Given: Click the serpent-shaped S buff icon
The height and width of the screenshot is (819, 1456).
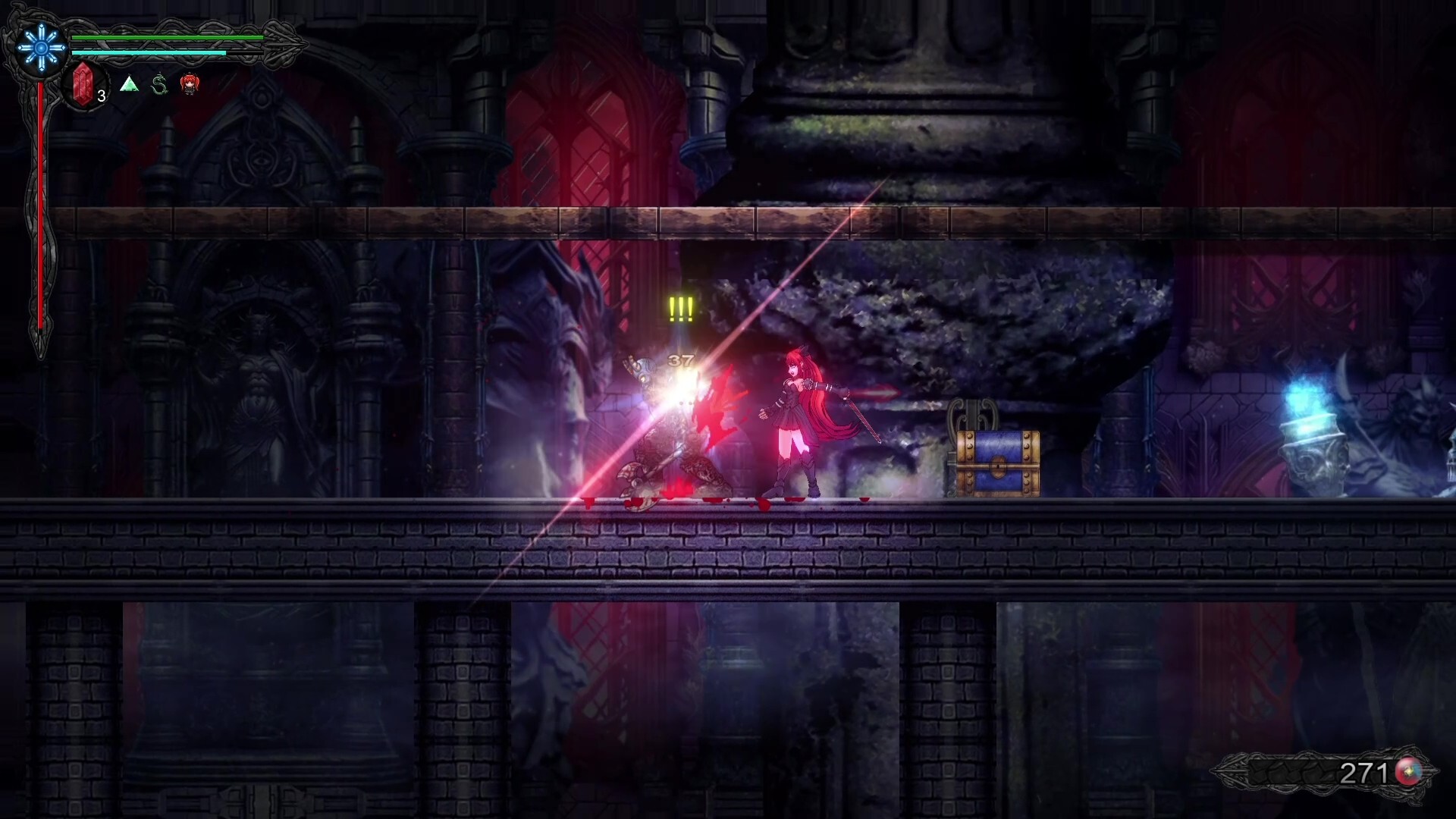Looking at the screenshot, I should coord(158,84).
